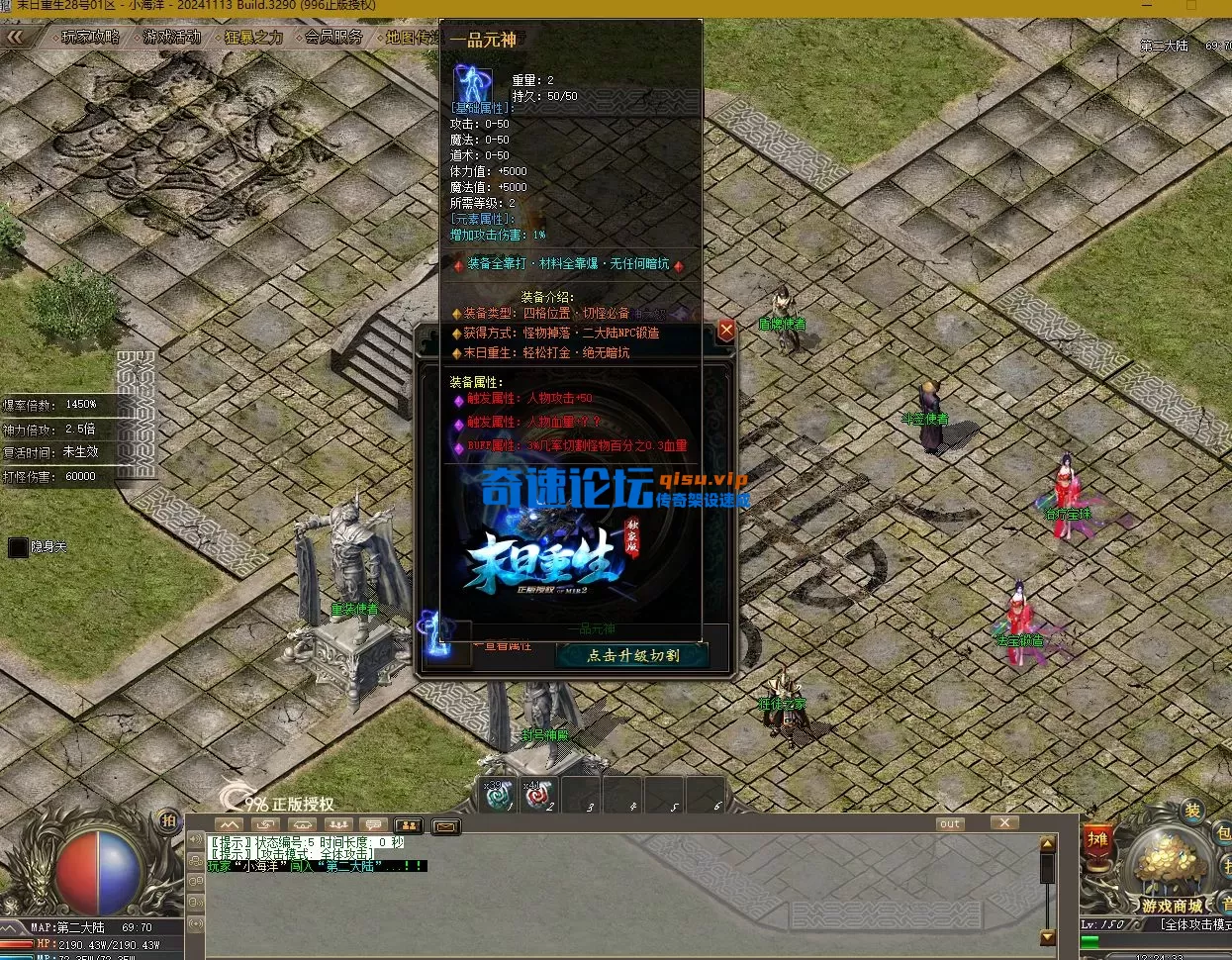The width and height of the screenshot is (1232, 960).
Task: Toggle the 隐身关 stealth checkbox
Action: click(x=18, y=547)
